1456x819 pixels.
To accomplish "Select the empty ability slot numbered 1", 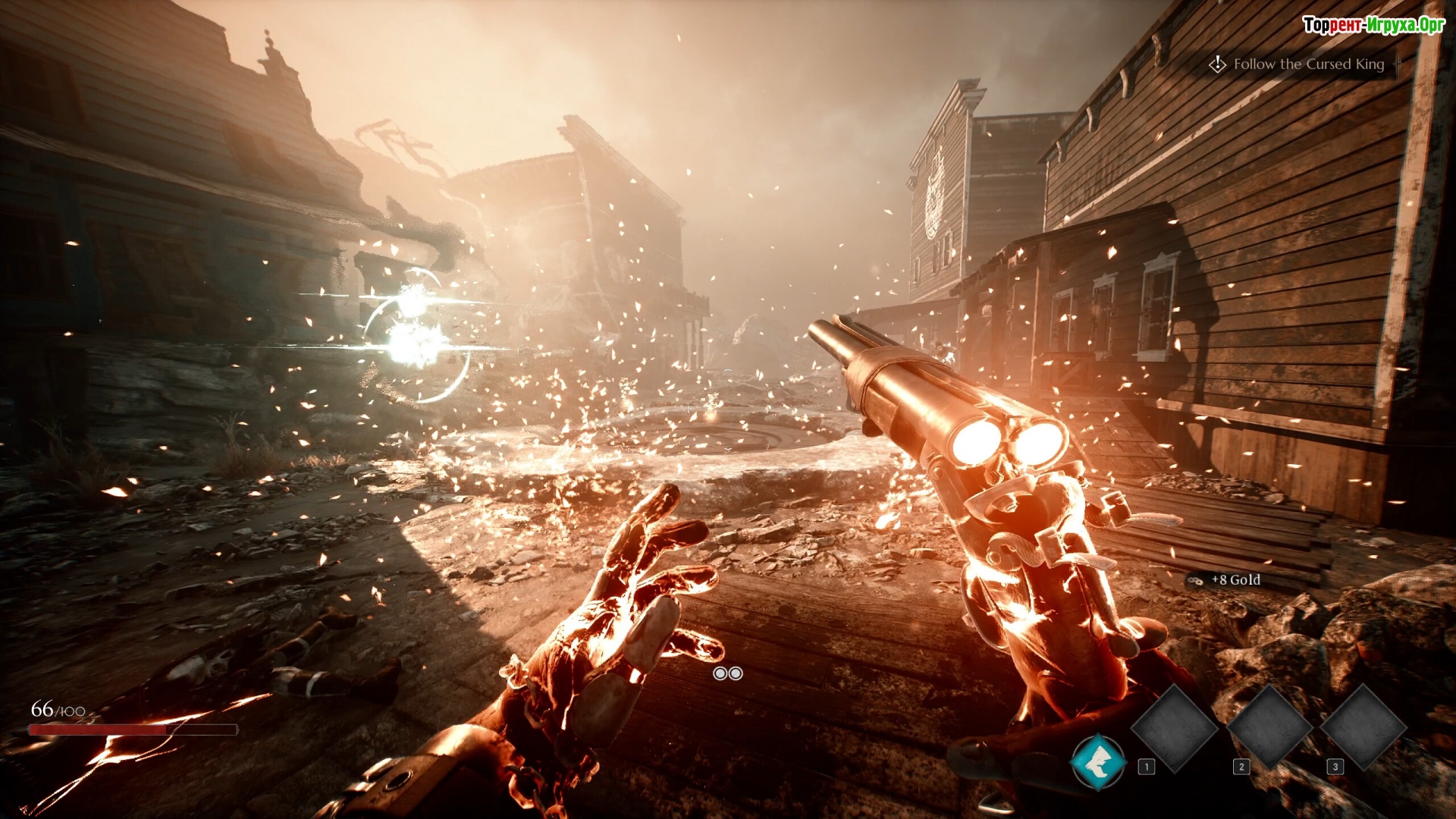I will tap(1174, 728).
